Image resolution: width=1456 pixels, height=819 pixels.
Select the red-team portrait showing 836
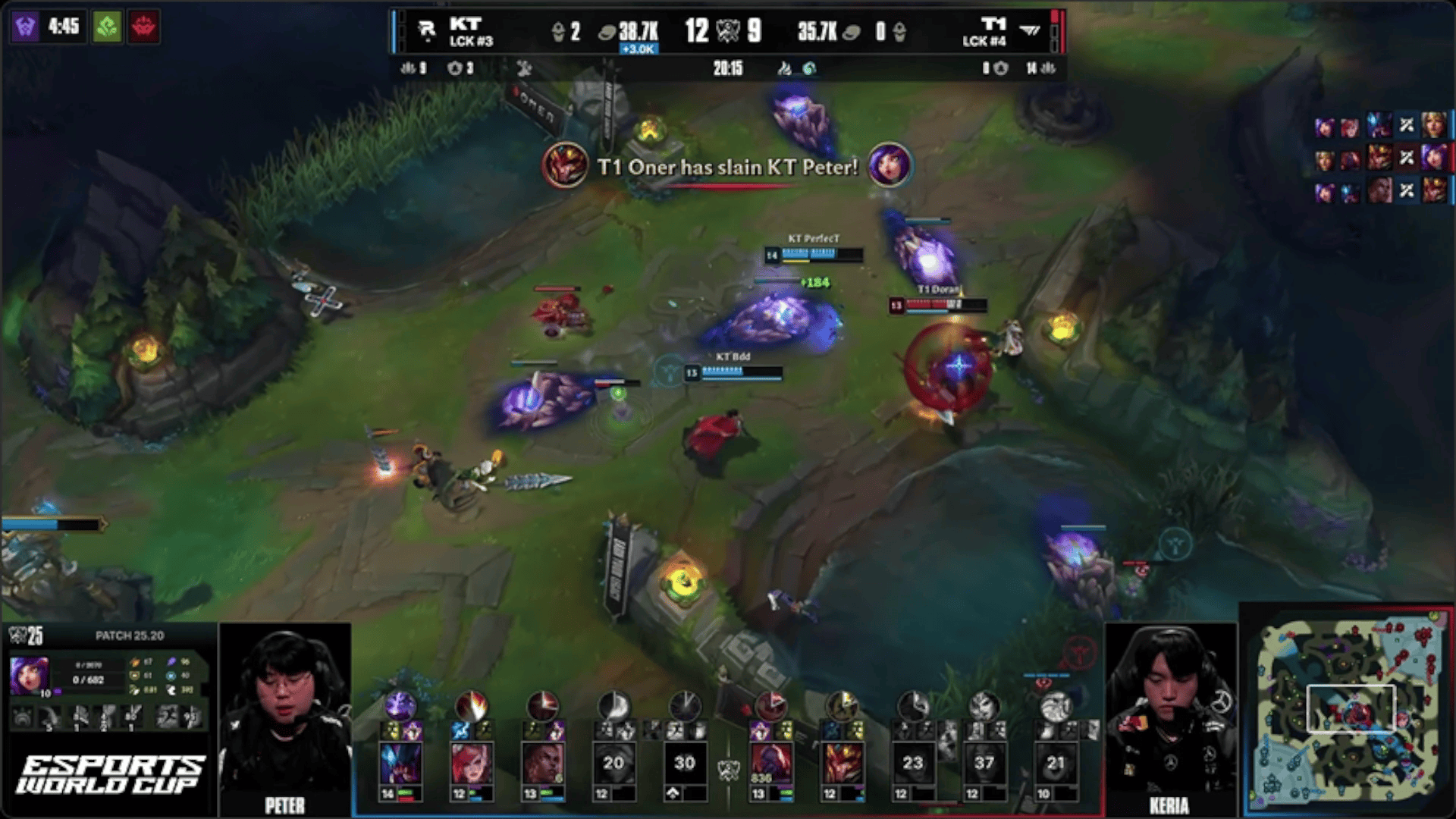[x=770, y=764]
